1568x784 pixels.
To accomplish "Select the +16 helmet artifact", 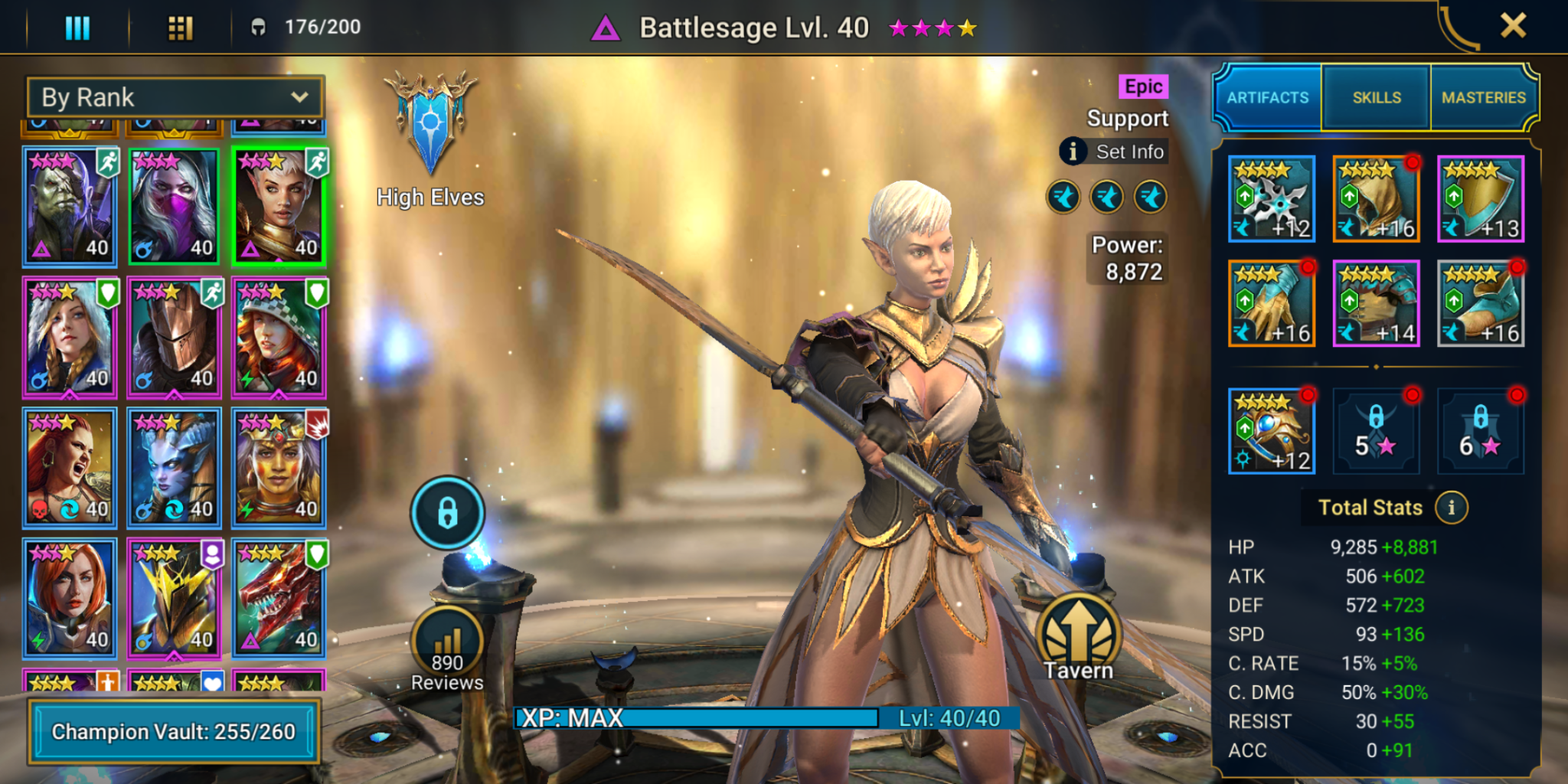I will 1375,199.
